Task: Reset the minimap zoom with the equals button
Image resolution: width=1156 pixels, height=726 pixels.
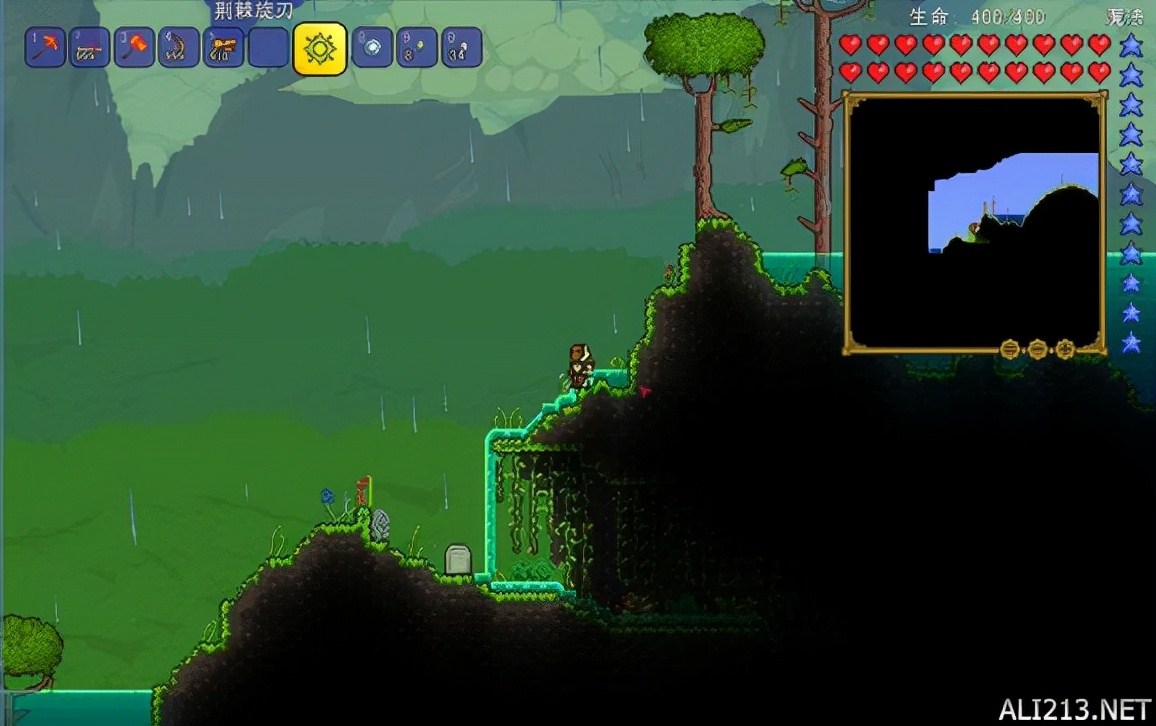Action: pos(1011,349)
